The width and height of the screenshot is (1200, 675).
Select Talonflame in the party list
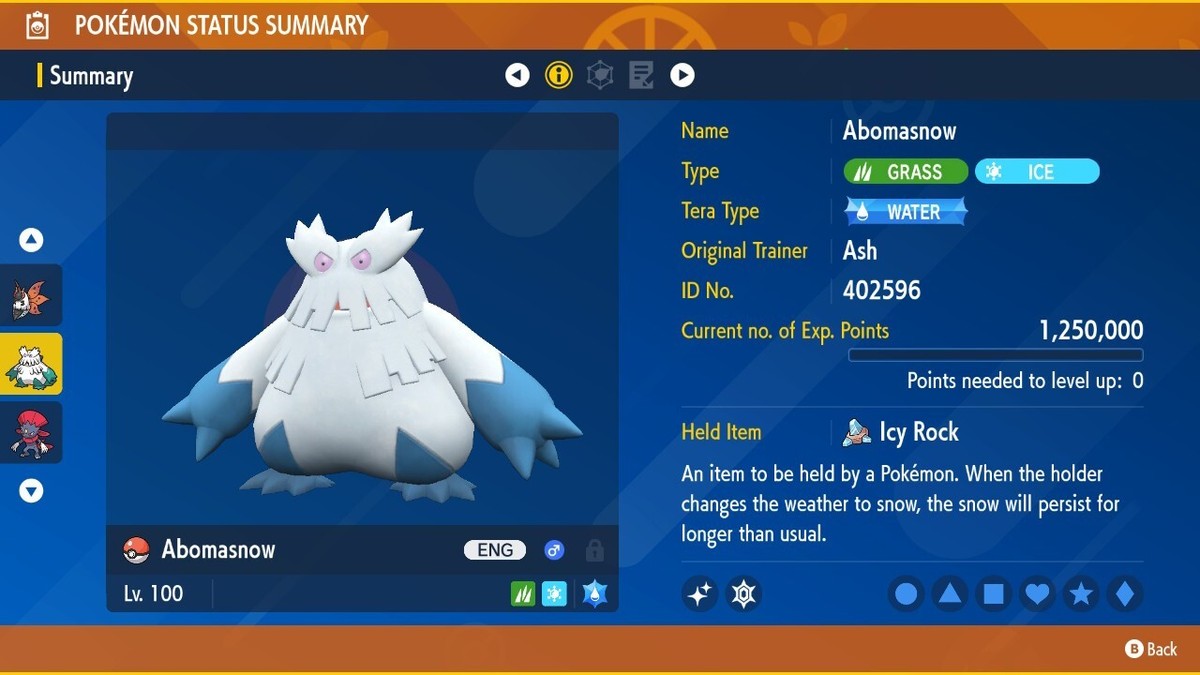(31, 295)
